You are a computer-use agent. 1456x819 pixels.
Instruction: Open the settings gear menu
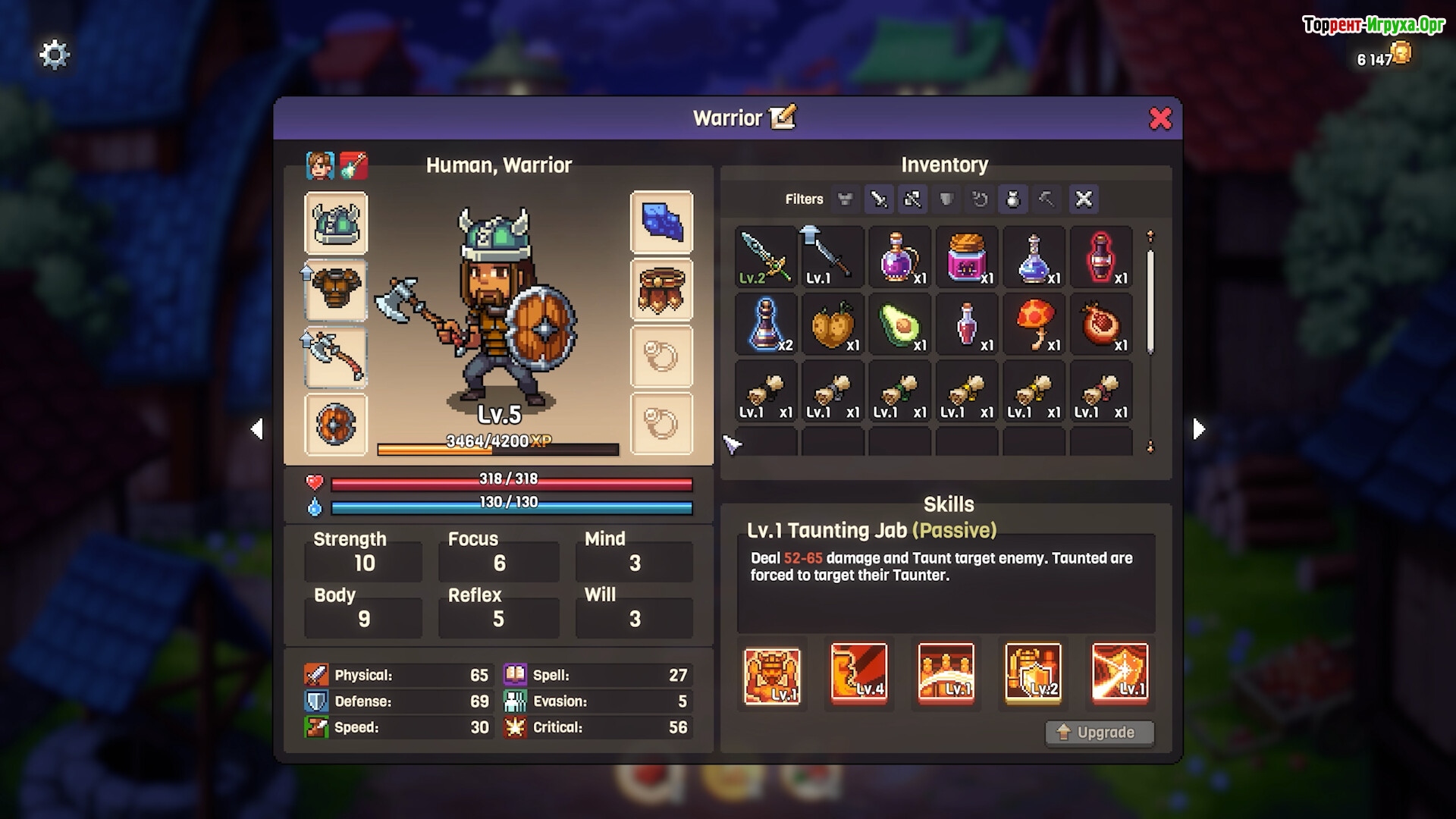[54, 55]
